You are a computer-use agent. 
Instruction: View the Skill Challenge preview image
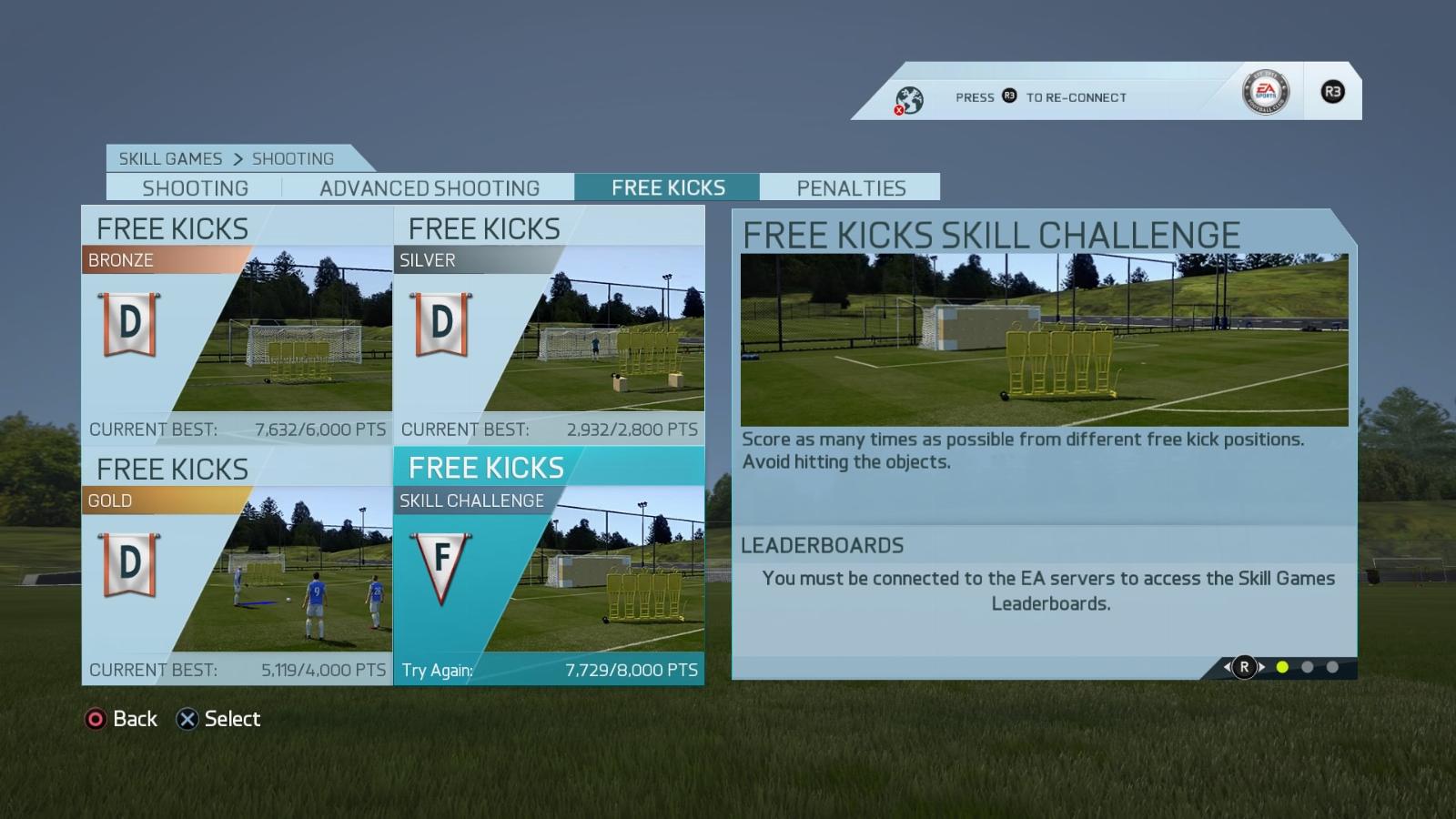point(1044,339)
